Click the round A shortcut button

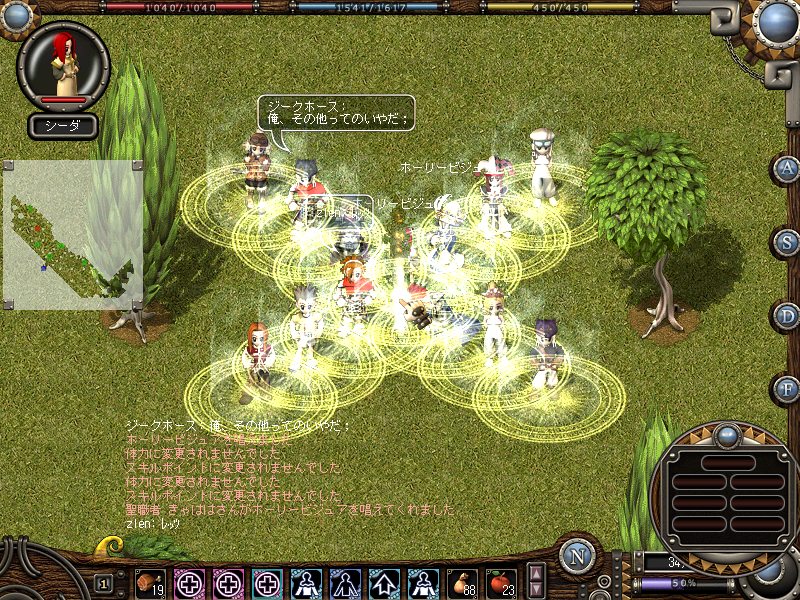point(787,168)
